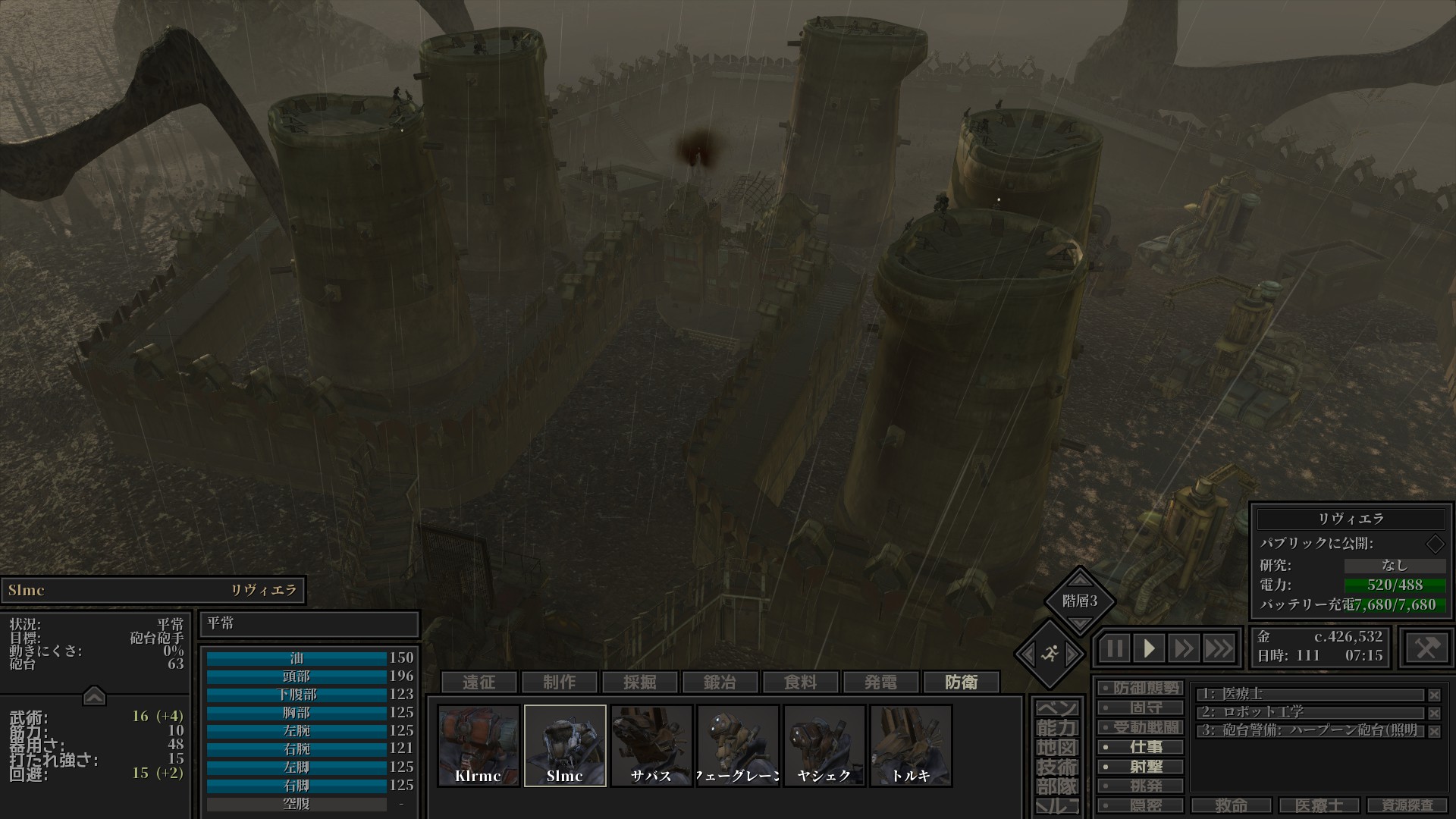The height and width of the screenshot is (819, 1456).
Task: Remove the 医療士 job from the list
Action: (x=1434, y=695)
